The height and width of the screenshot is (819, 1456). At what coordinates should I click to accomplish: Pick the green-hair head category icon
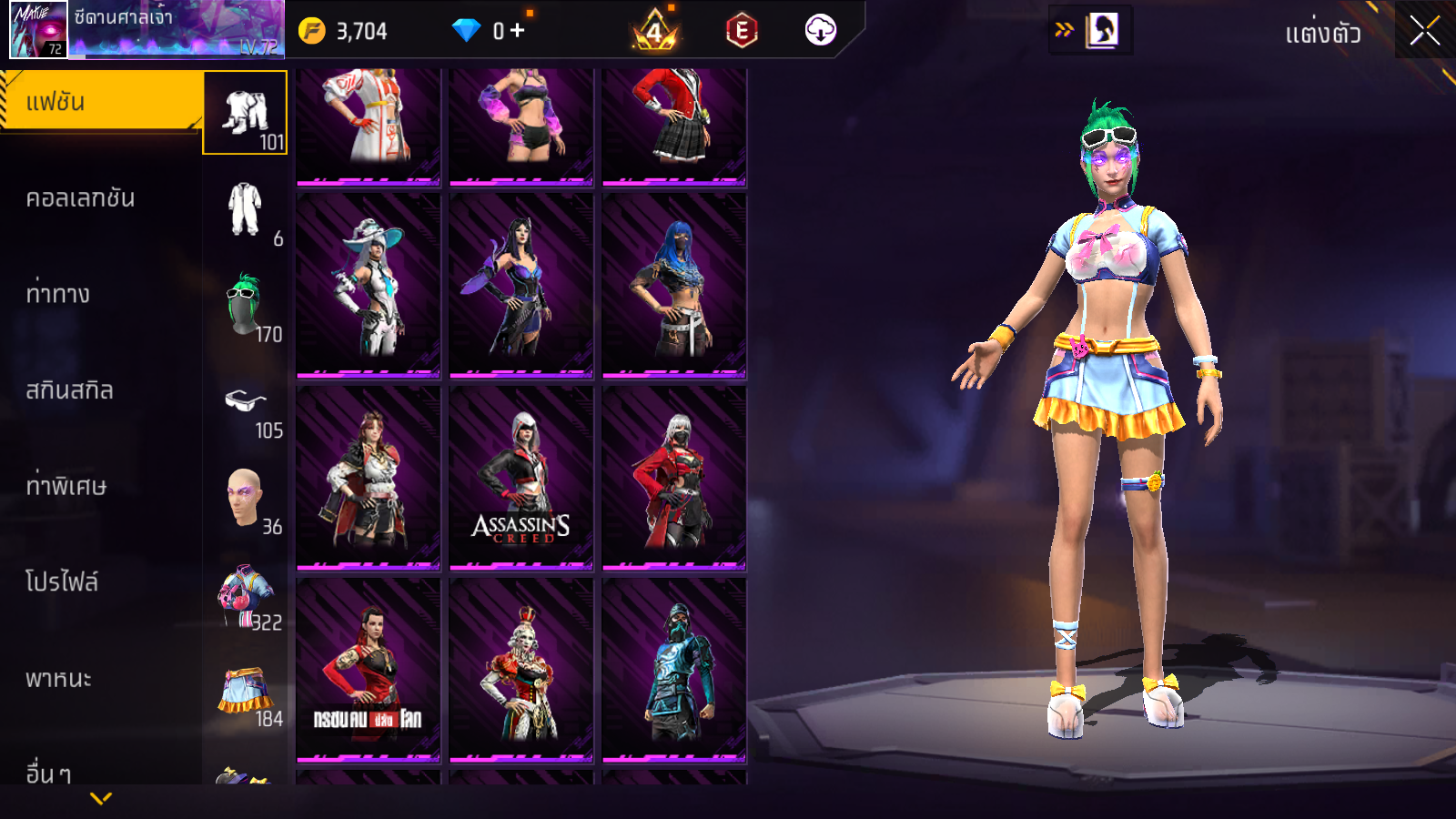click(x=245, y=305)
